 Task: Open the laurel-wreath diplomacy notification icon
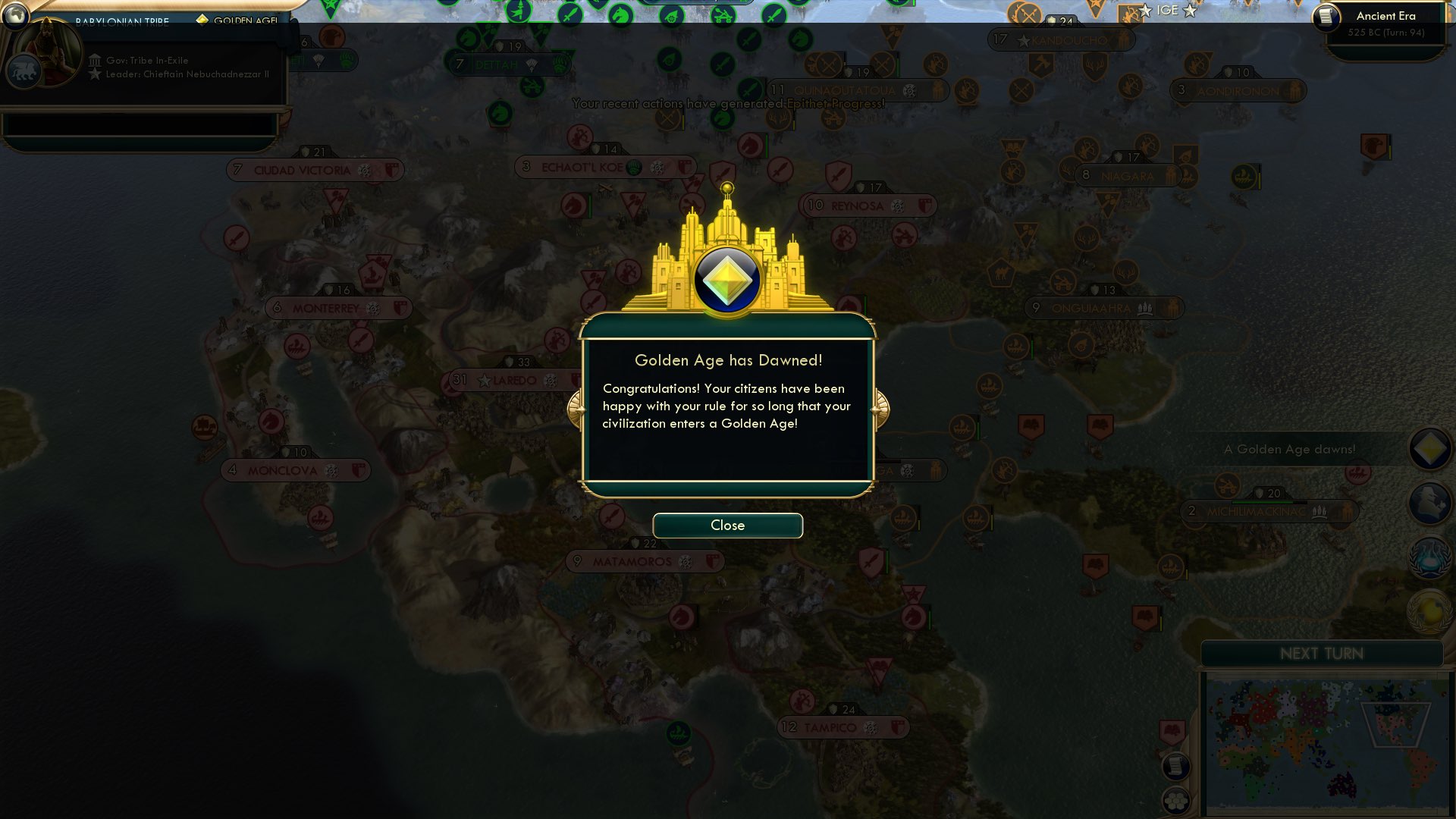coord(1430,557)
